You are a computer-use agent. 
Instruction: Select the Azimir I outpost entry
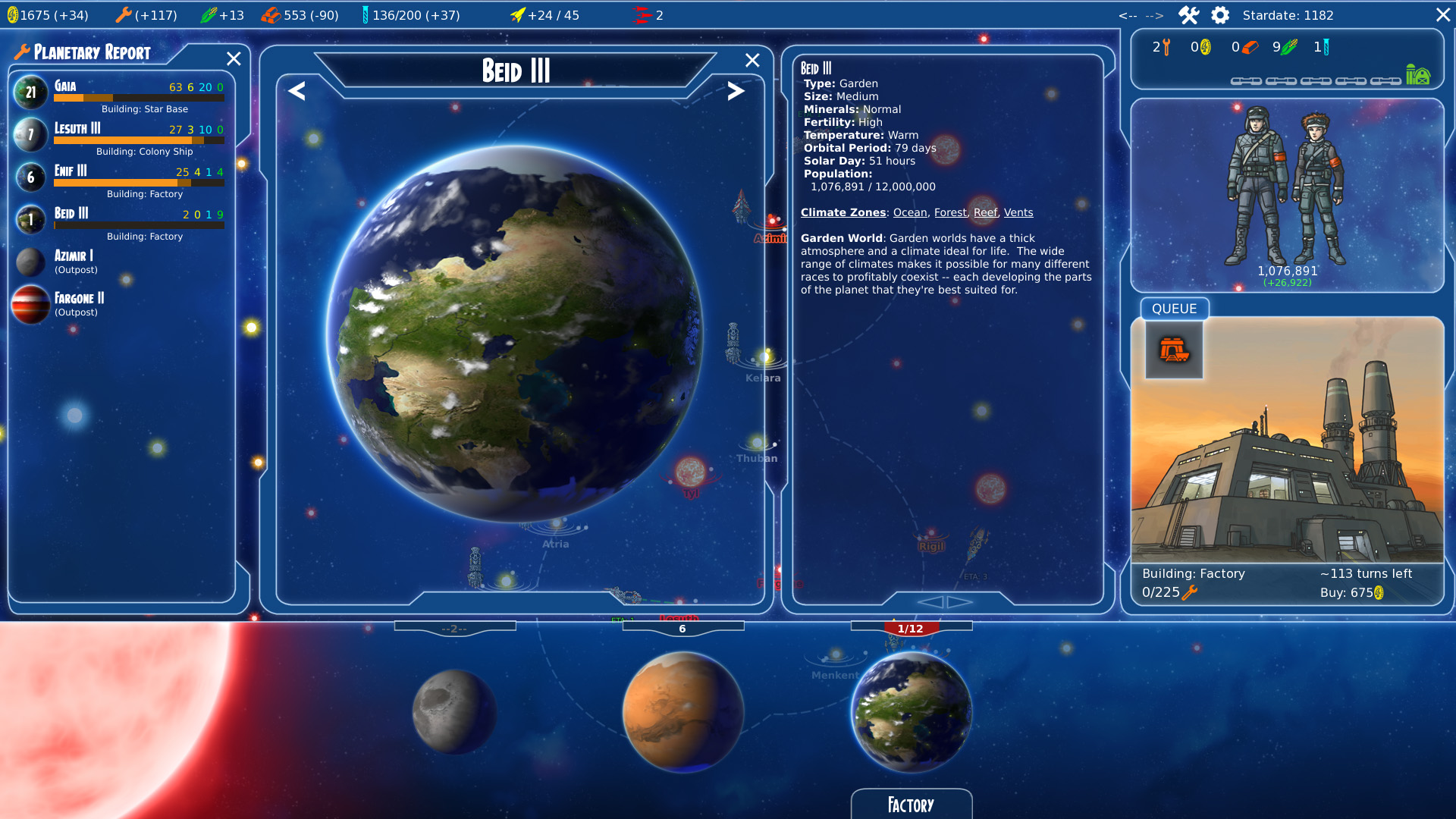point(74,262)
